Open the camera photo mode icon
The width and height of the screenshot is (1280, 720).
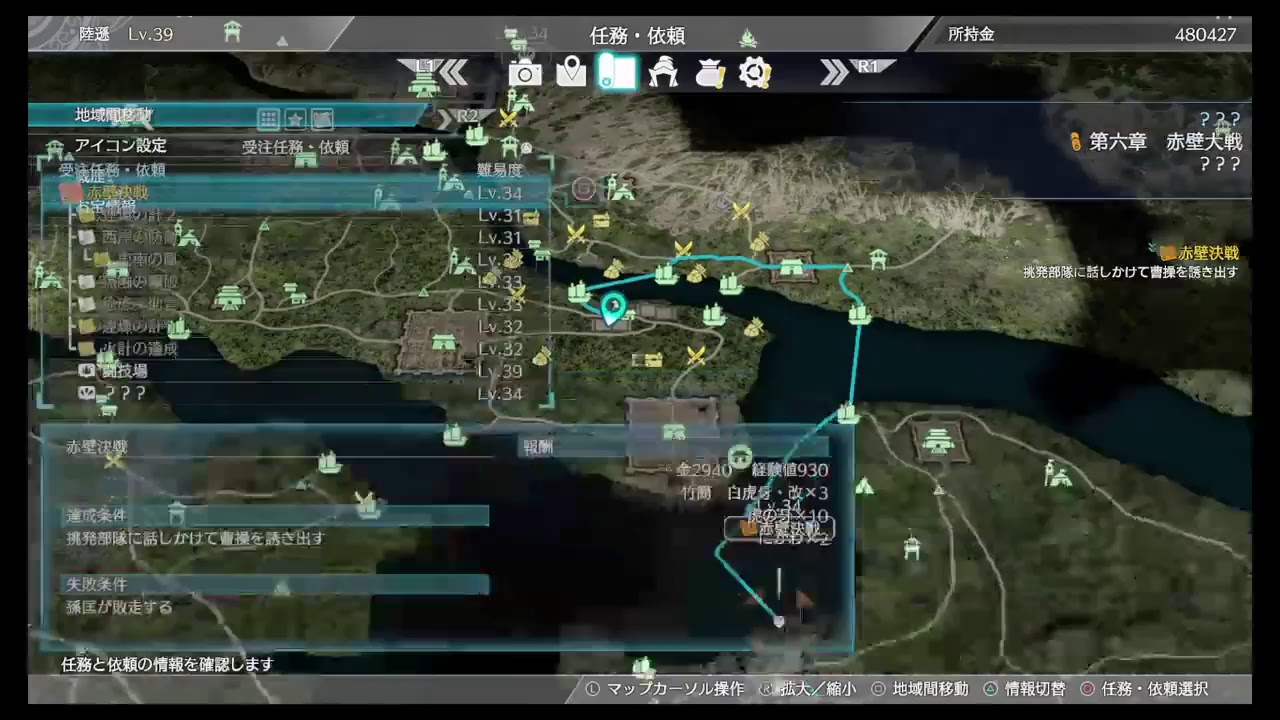pyautogui.click(x=525, y=73)
